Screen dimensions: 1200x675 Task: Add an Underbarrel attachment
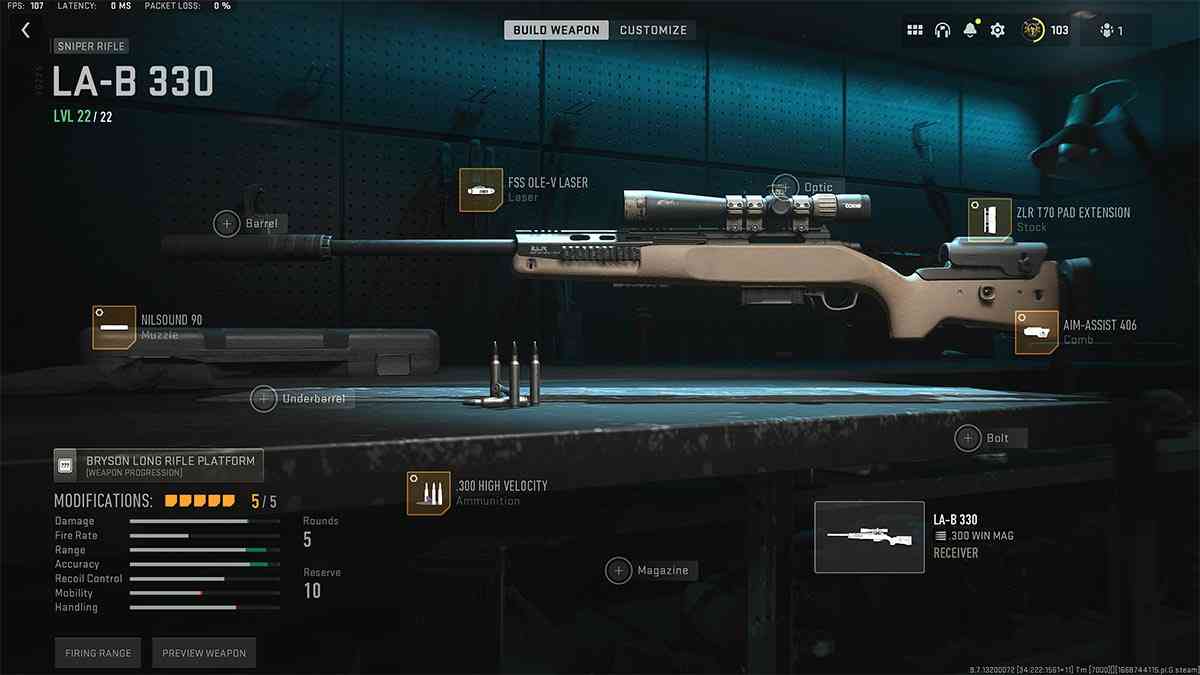pyautogui.click(x=264, y=399)
